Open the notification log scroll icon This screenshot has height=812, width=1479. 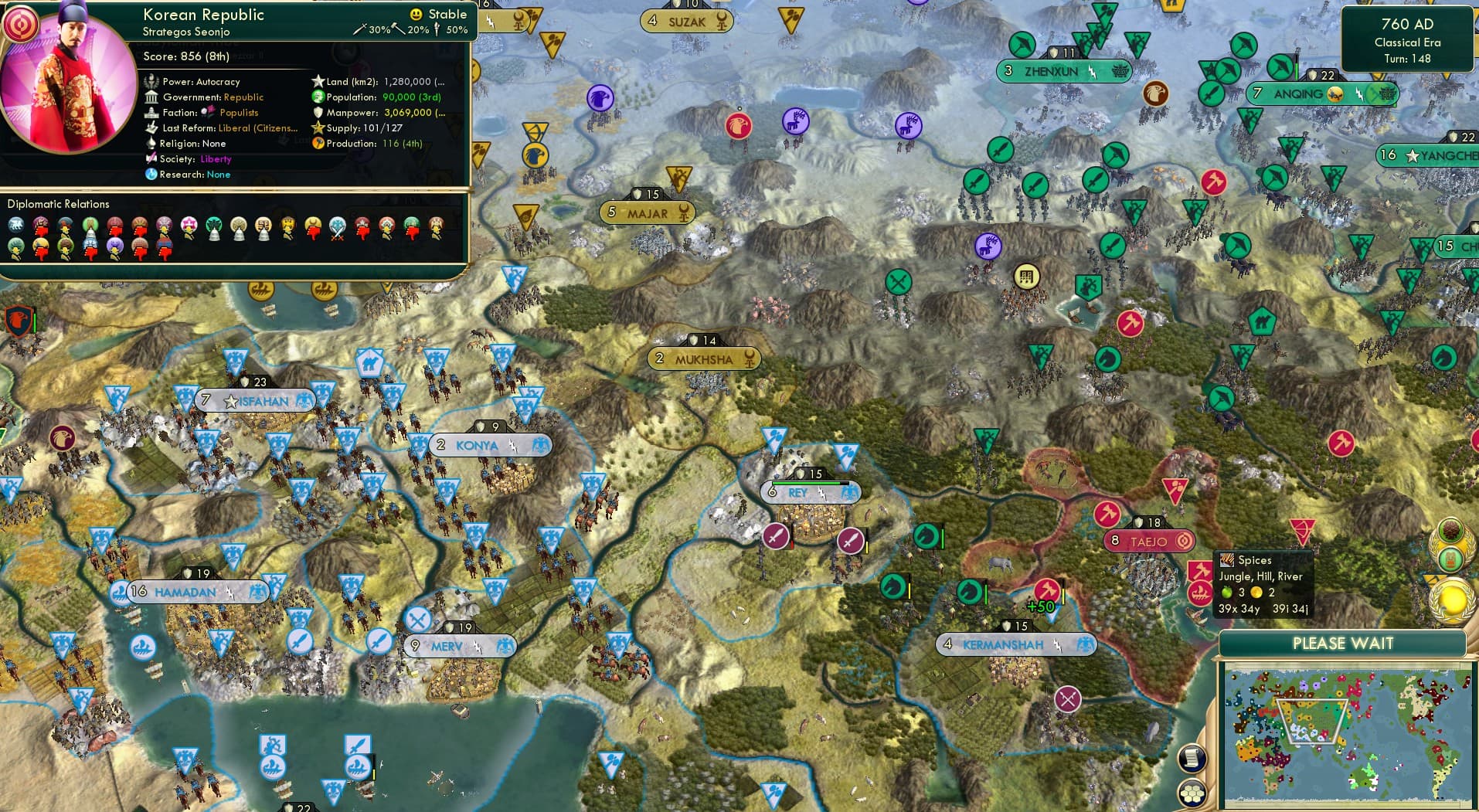coord(1192,757)
